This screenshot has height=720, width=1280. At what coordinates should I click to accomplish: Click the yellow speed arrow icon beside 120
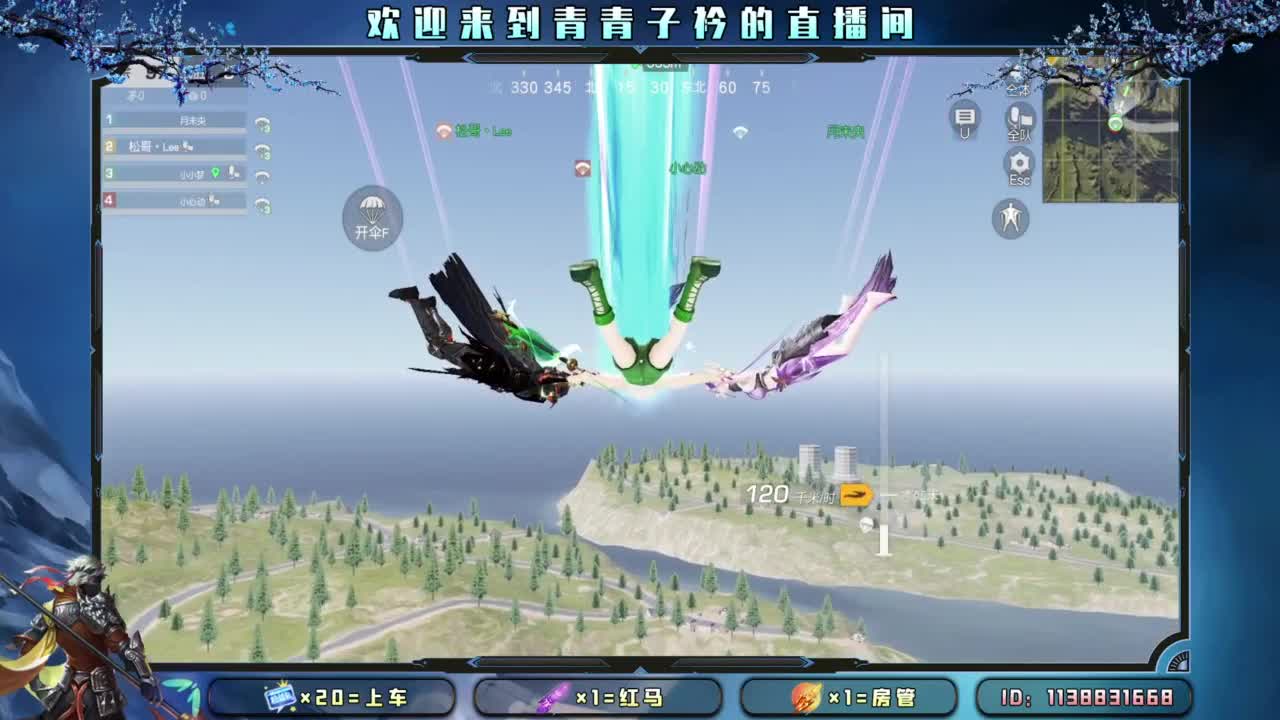click(856, 497)
